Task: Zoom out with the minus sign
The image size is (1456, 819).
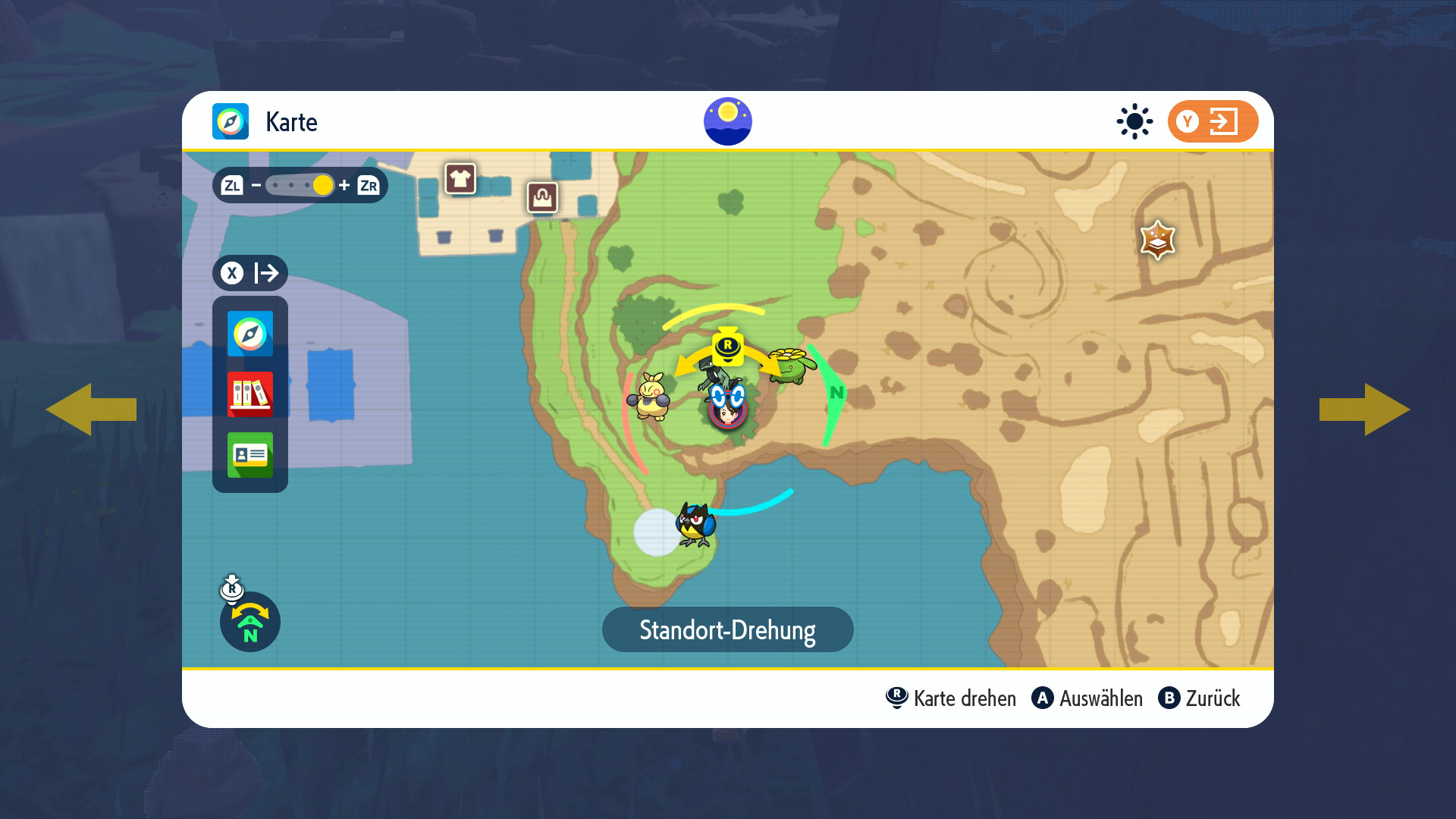Action: [x=256, y=185]
